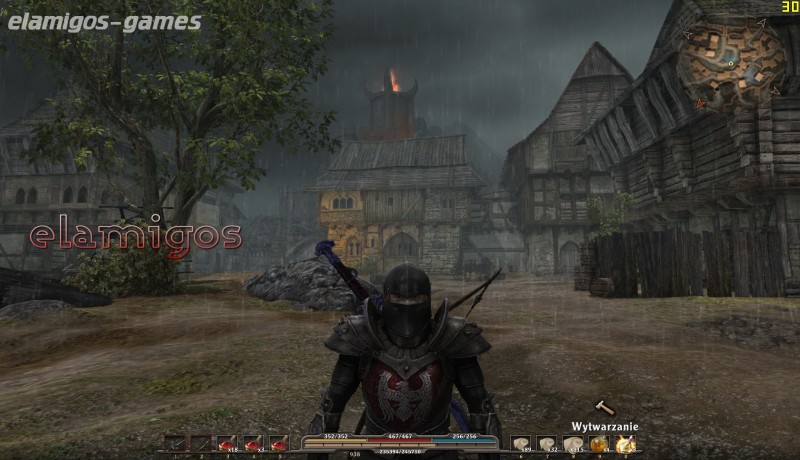The image size is (800, 460).
Task: Open the Wytwarzanie crafting hammer icon
Action: pos(603,407)
